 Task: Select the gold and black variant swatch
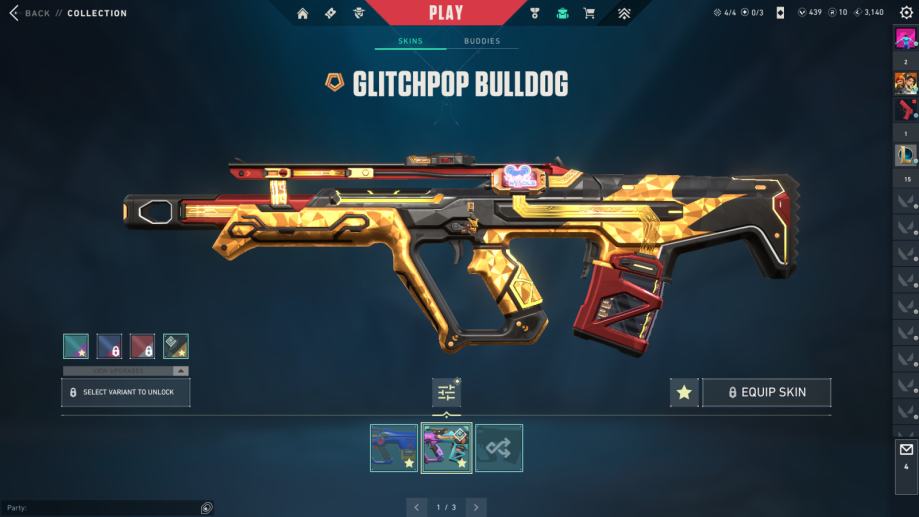tap(176, 346)
